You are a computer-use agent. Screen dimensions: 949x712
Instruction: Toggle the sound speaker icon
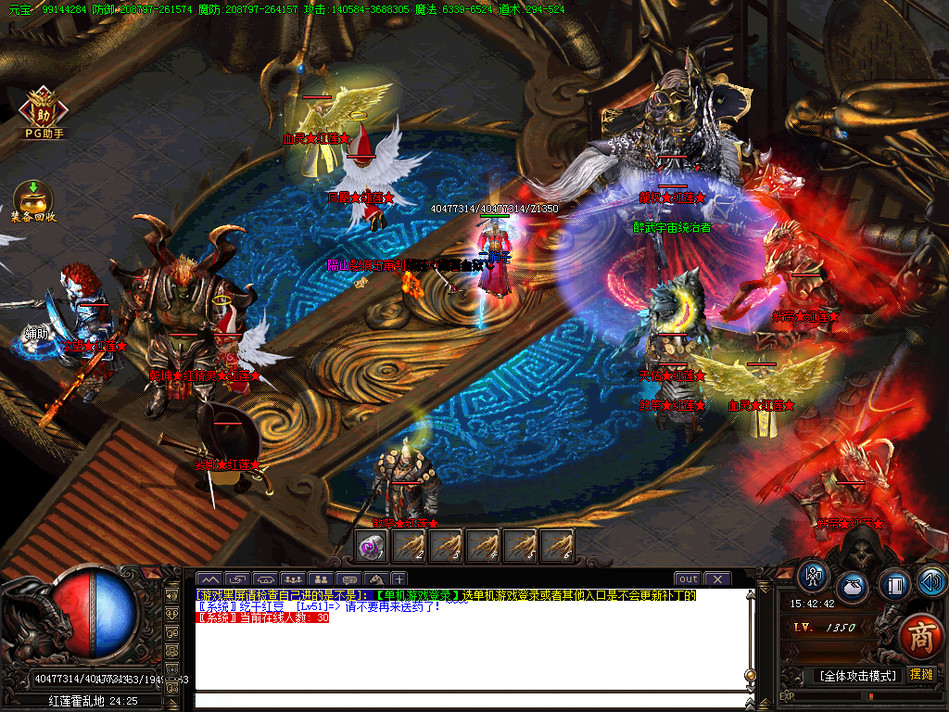(x=932, y=581)
